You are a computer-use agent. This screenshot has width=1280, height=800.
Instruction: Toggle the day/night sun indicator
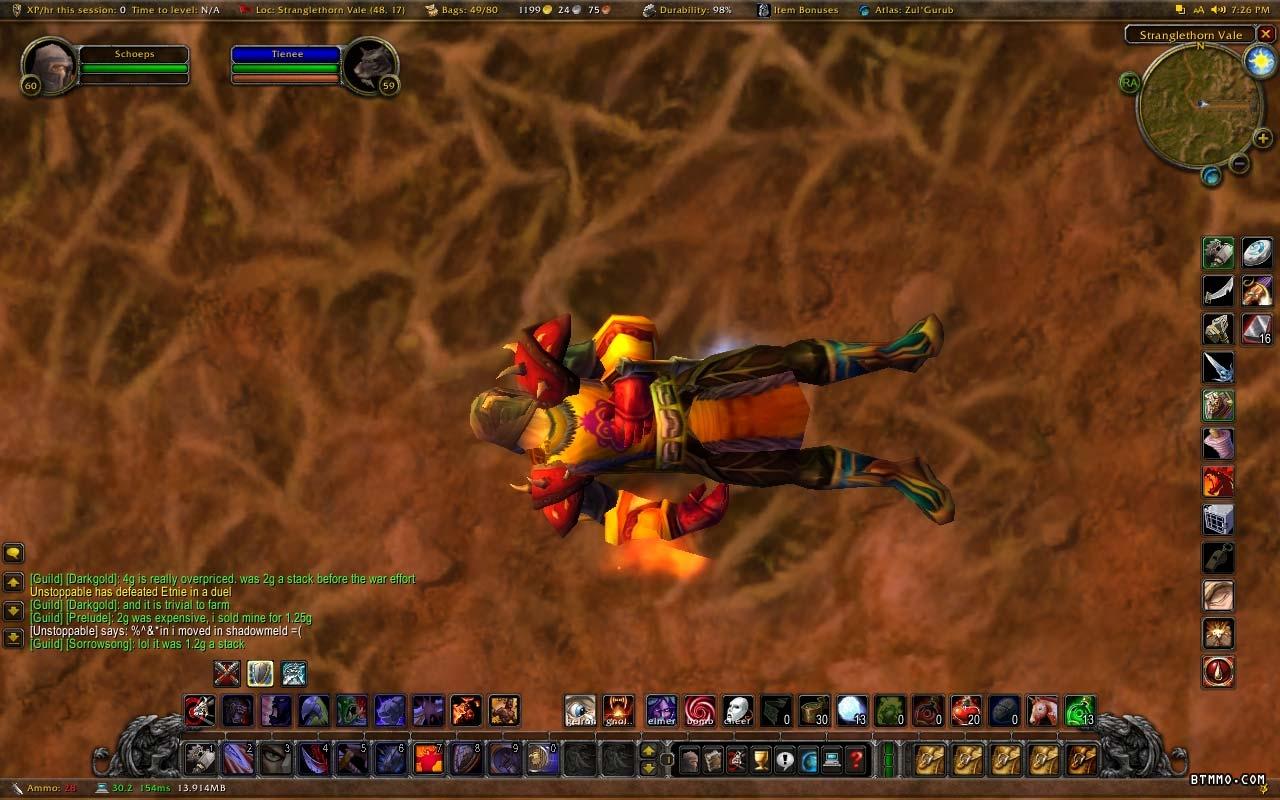pyautogui.click(x=1260, y=62)
